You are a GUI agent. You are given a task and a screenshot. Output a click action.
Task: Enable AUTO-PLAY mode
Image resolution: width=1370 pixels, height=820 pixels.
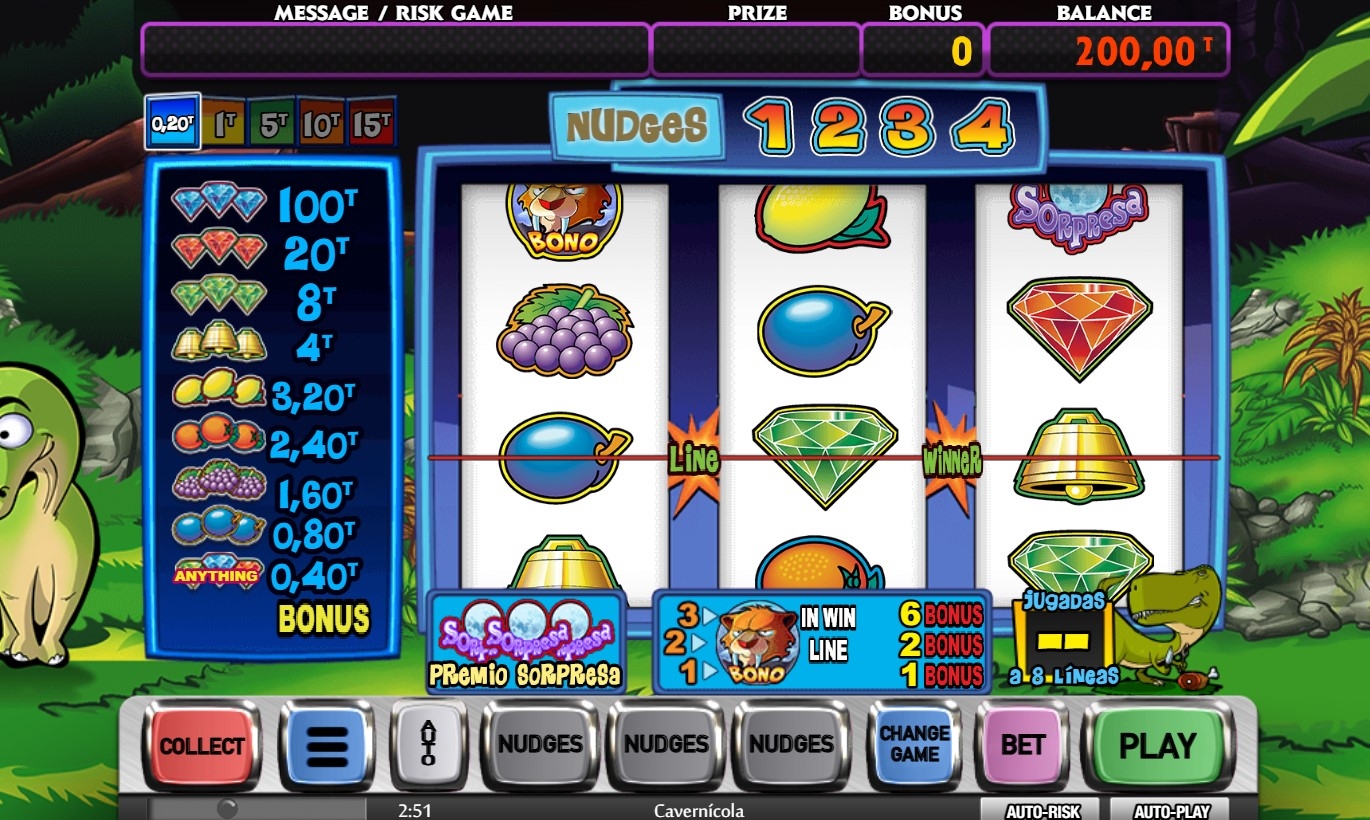click(x=1168, y=811)
